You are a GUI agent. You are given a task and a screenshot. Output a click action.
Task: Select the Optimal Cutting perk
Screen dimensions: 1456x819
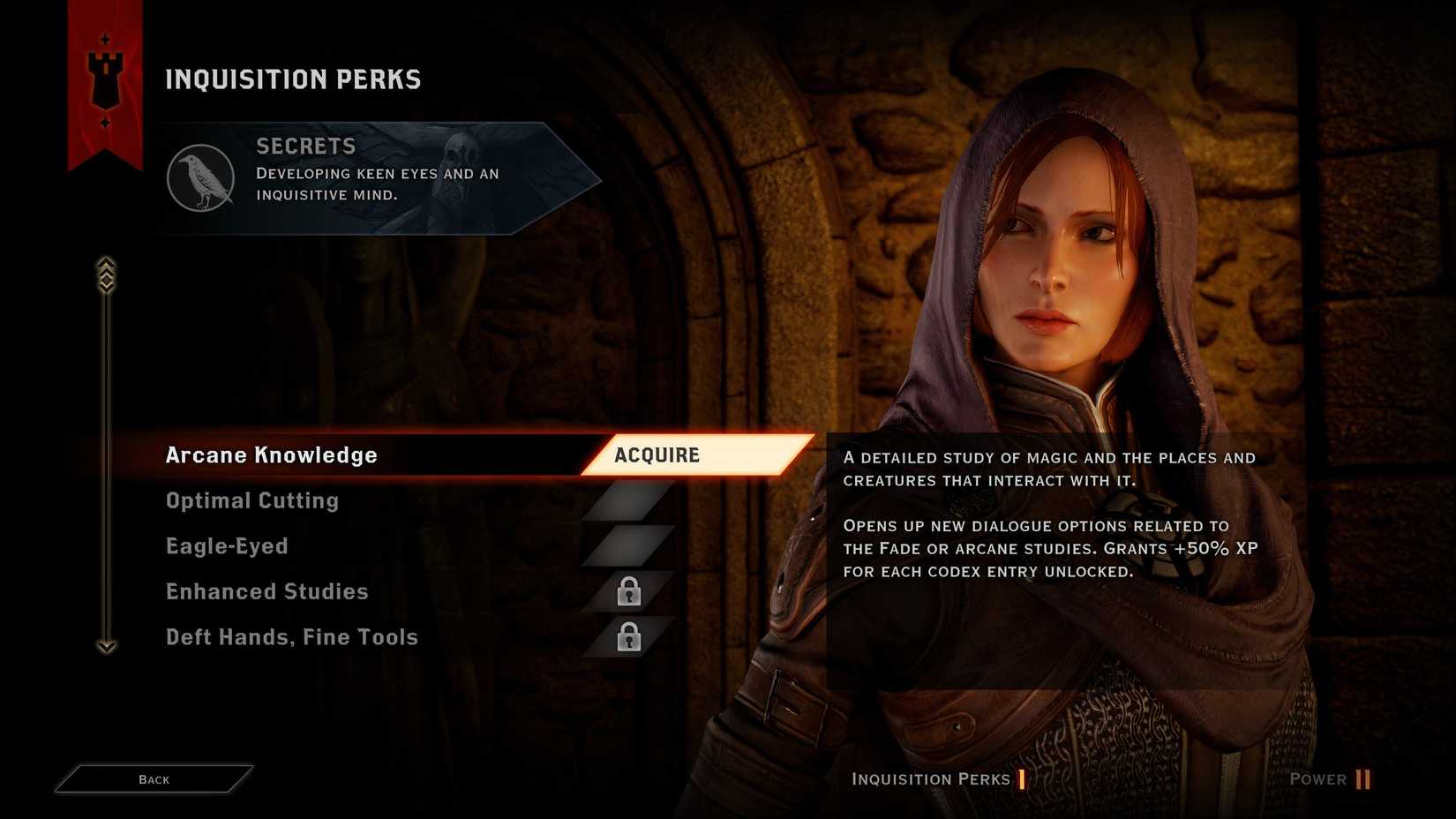point(252,501)
